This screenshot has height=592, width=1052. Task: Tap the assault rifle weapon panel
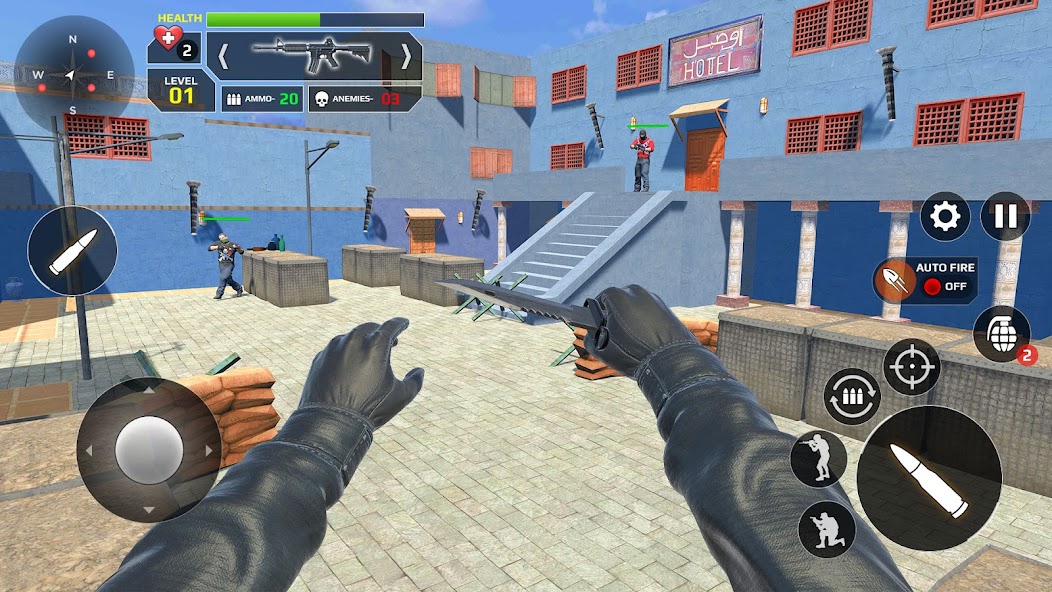(x=313, y=55)
